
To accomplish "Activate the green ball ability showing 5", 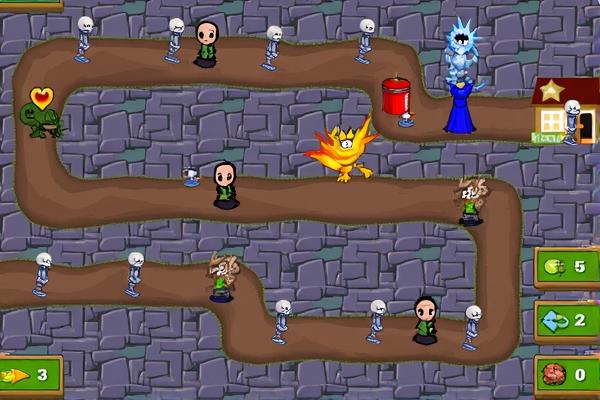I will click(x=566, y=268).
